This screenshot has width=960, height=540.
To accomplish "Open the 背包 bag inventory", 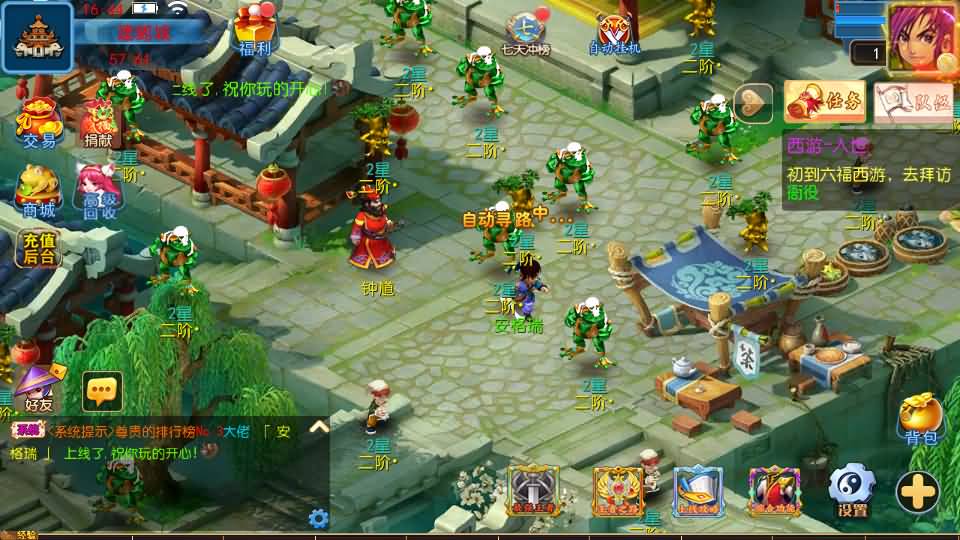I will 920,418.
